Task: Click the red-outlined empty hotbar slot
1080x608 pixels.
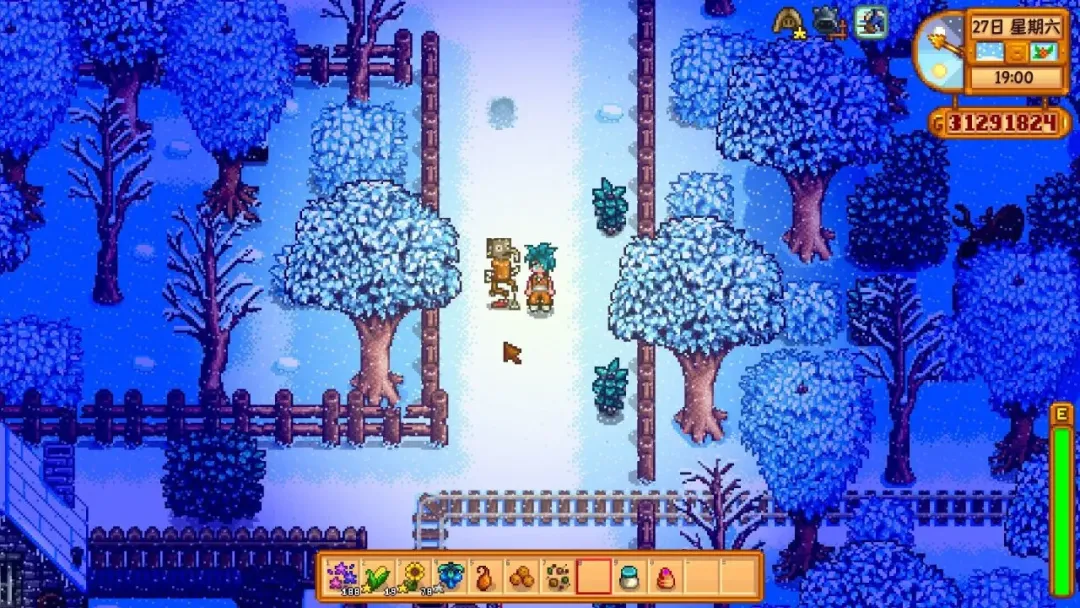Action: click(x=592, y=577)
